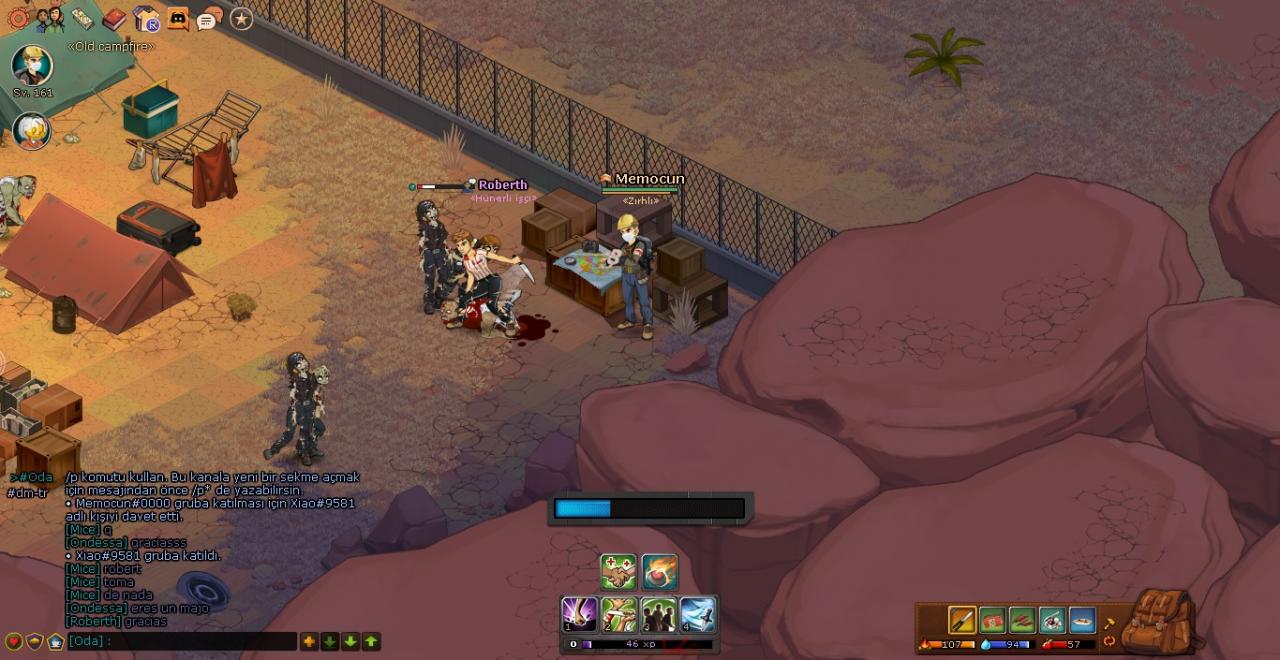Screen dimensions: 1280x660
Task: Use the blue sword dash skill in slot 4
Action: tap(698, 614)
